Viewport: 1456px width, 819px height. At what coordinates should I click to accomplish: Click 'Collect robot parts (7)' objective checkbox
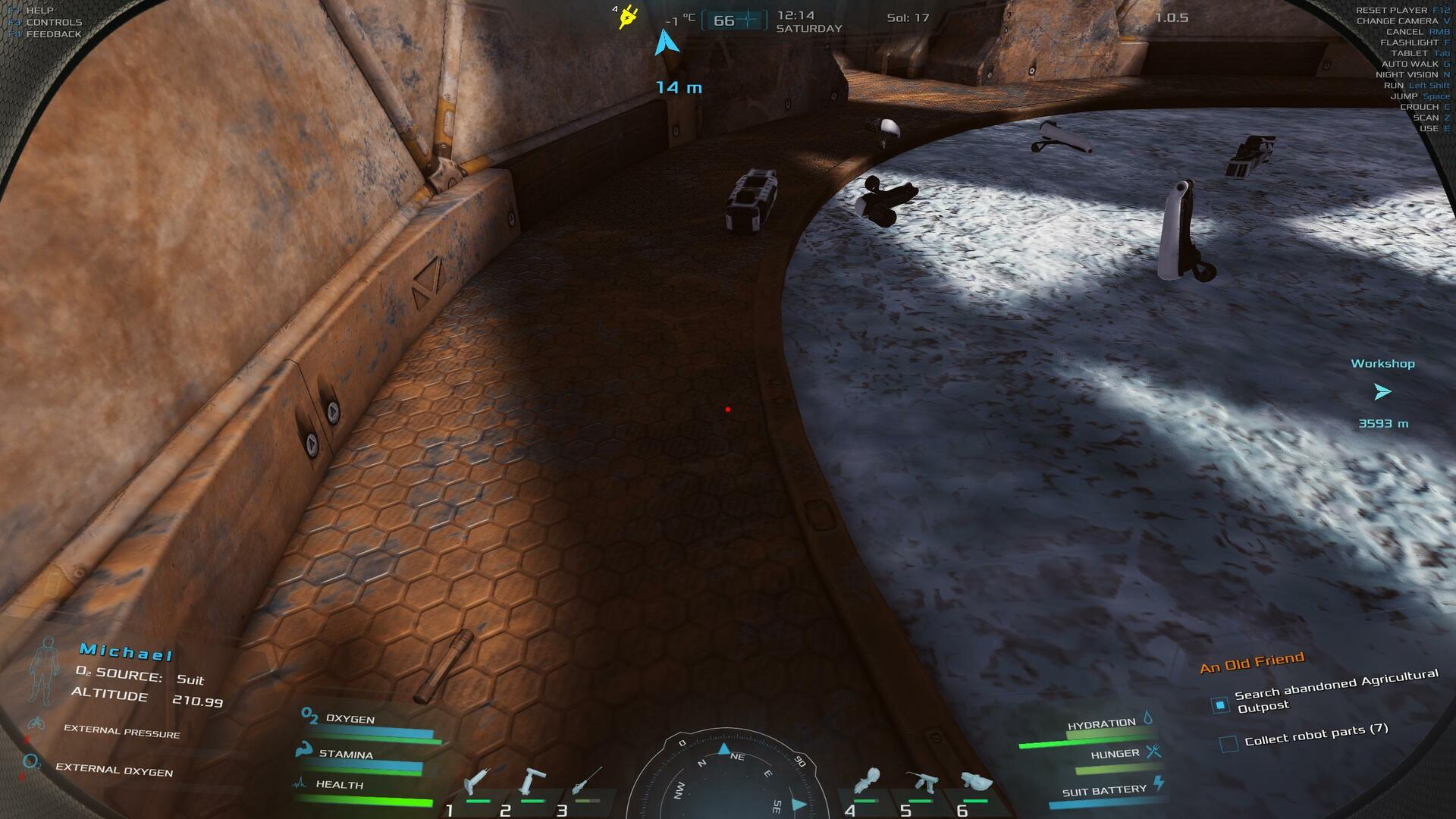(x=1228, y=743)
